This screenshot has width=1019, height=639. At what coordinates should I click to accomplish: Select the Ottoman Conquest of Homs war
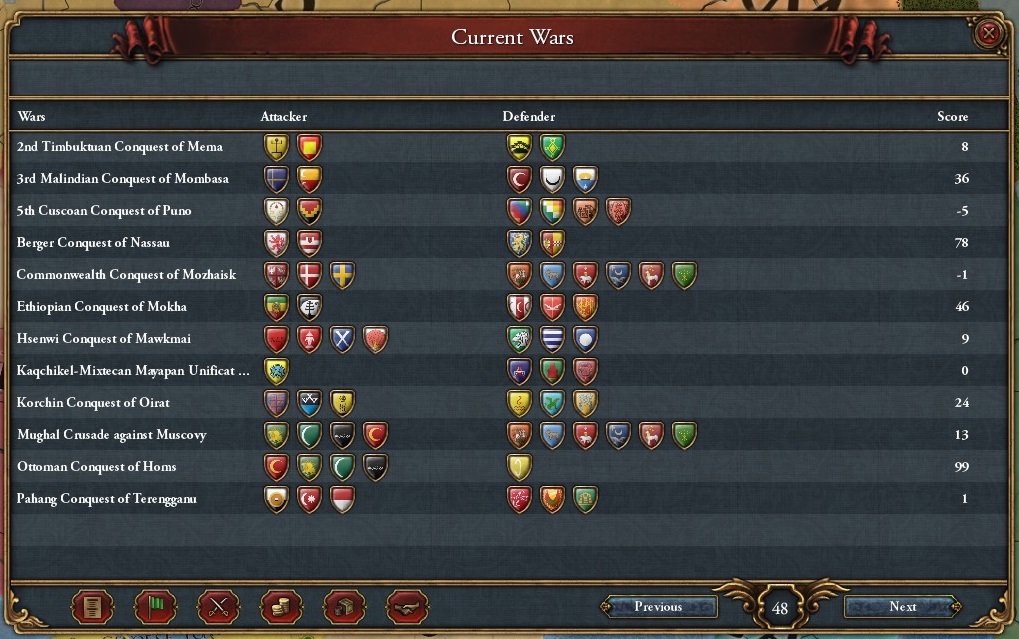click(x=97, y=467)
